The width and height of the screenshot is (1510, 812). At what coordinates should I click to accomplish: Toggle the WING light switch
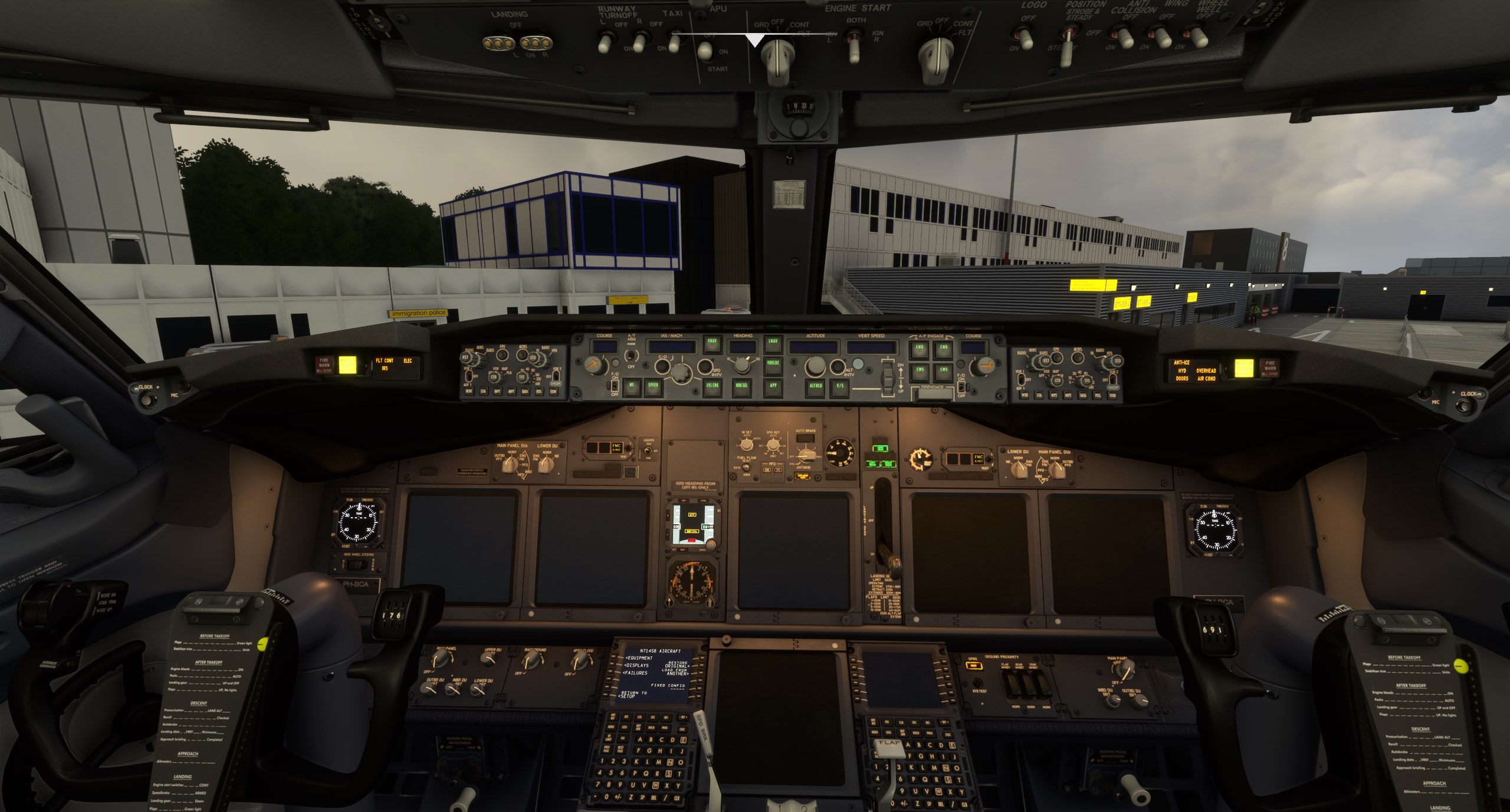tap(1162, 37)
